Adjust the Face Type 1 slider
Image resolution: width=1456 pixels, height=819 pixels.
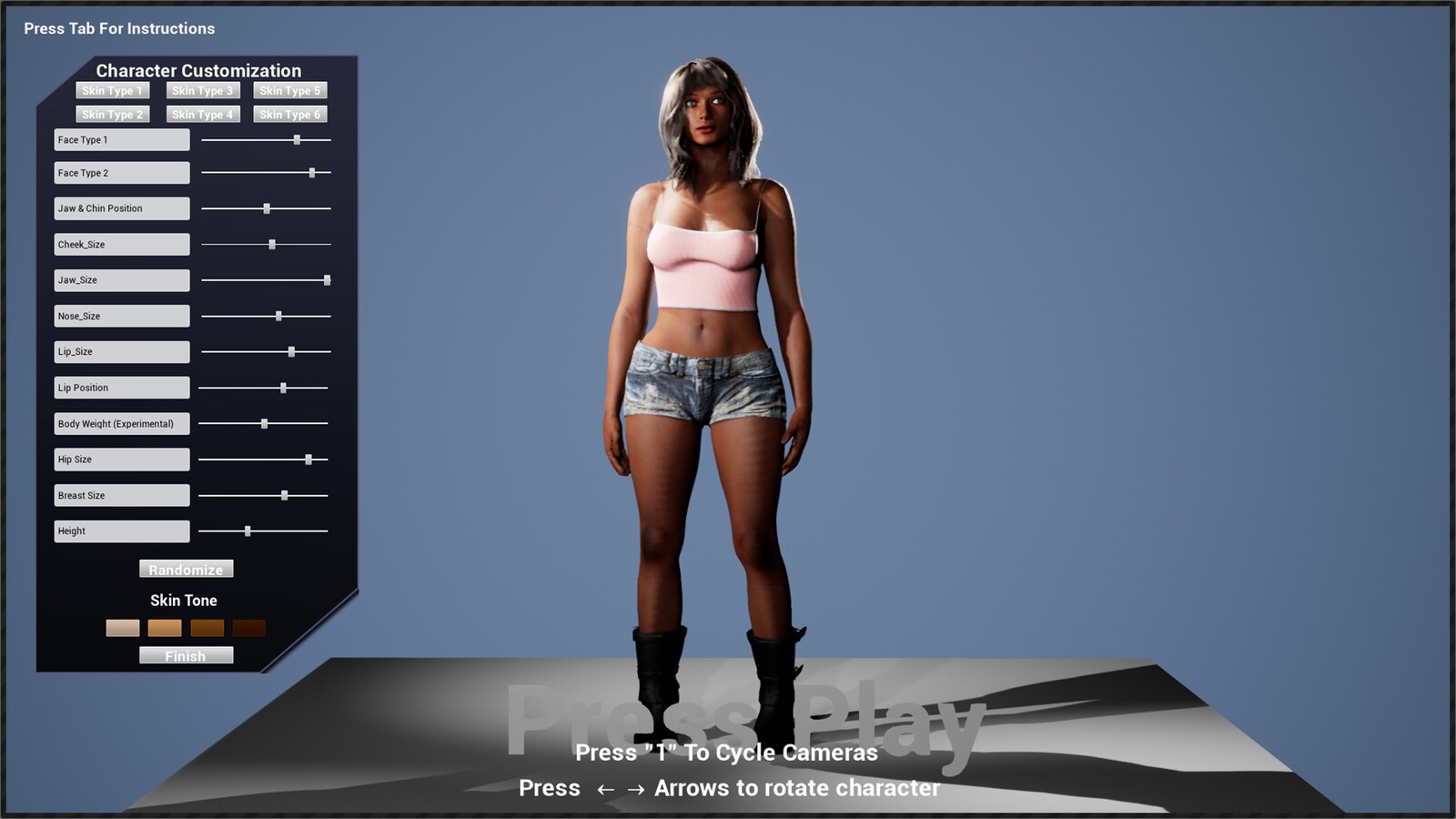(x=298, y=139)
